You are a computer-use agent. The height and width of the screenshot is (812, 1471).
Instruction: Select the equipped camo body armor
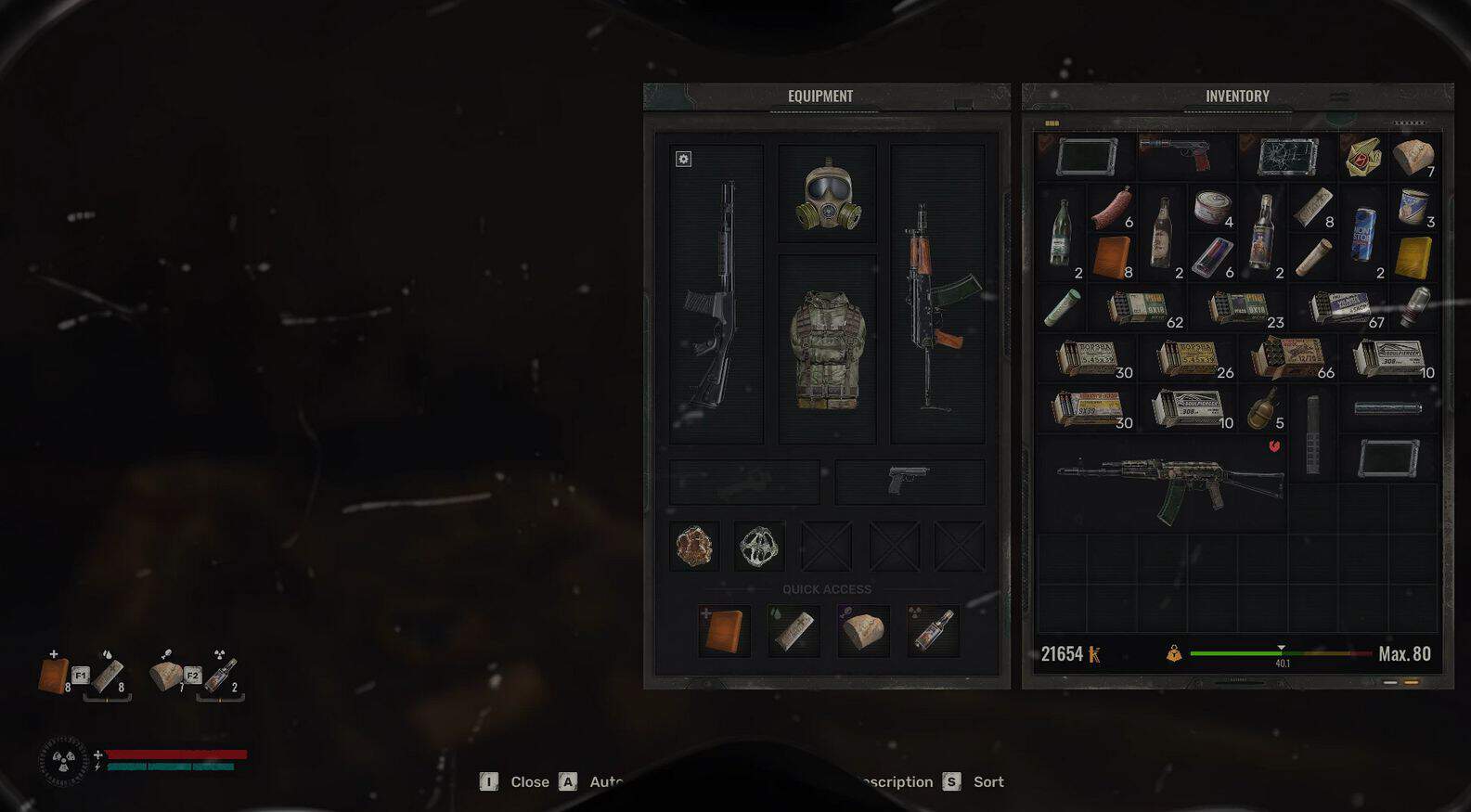(x=827, y=350)
